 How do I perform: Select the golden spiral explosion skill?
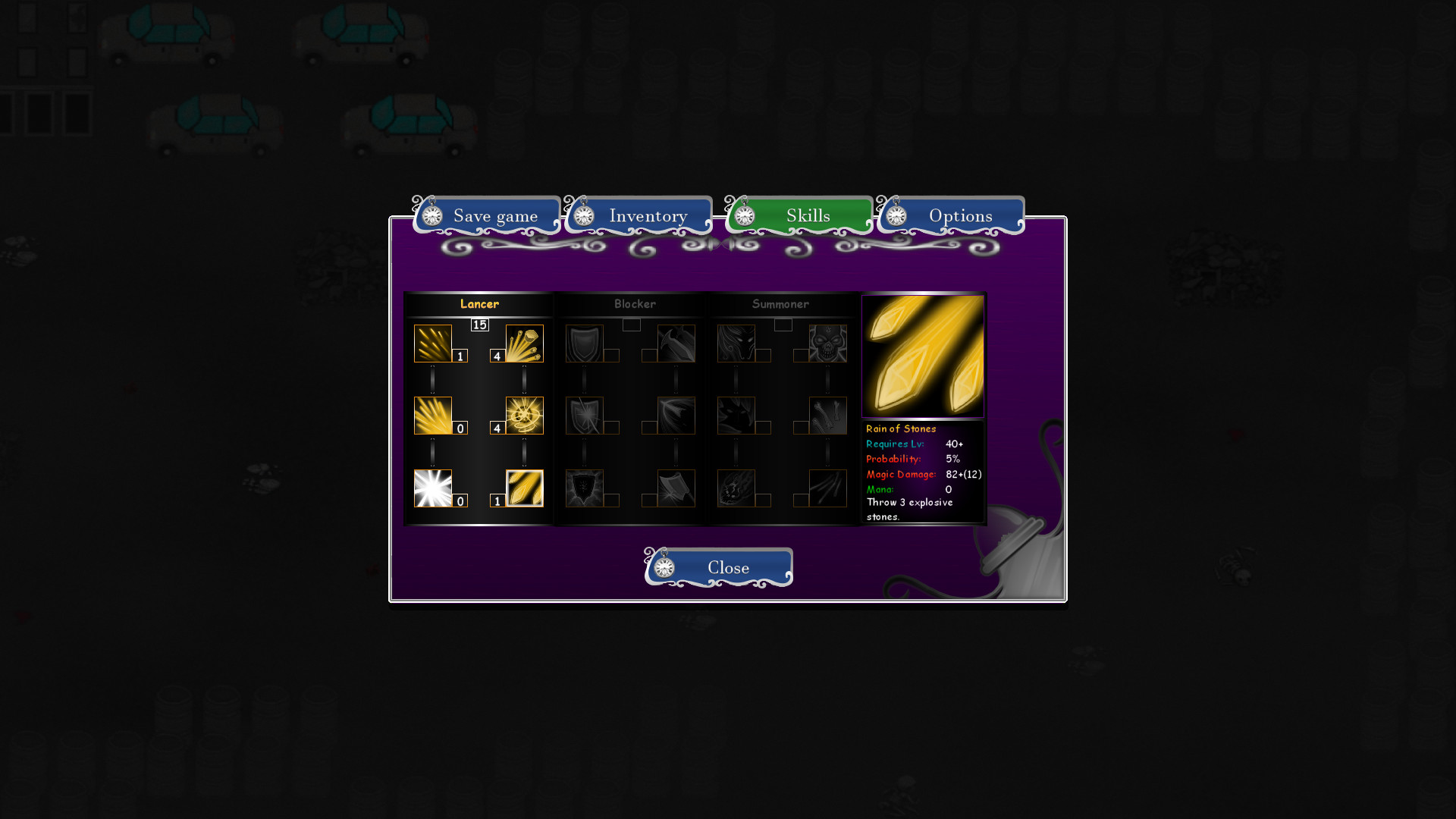pos(523,414)
